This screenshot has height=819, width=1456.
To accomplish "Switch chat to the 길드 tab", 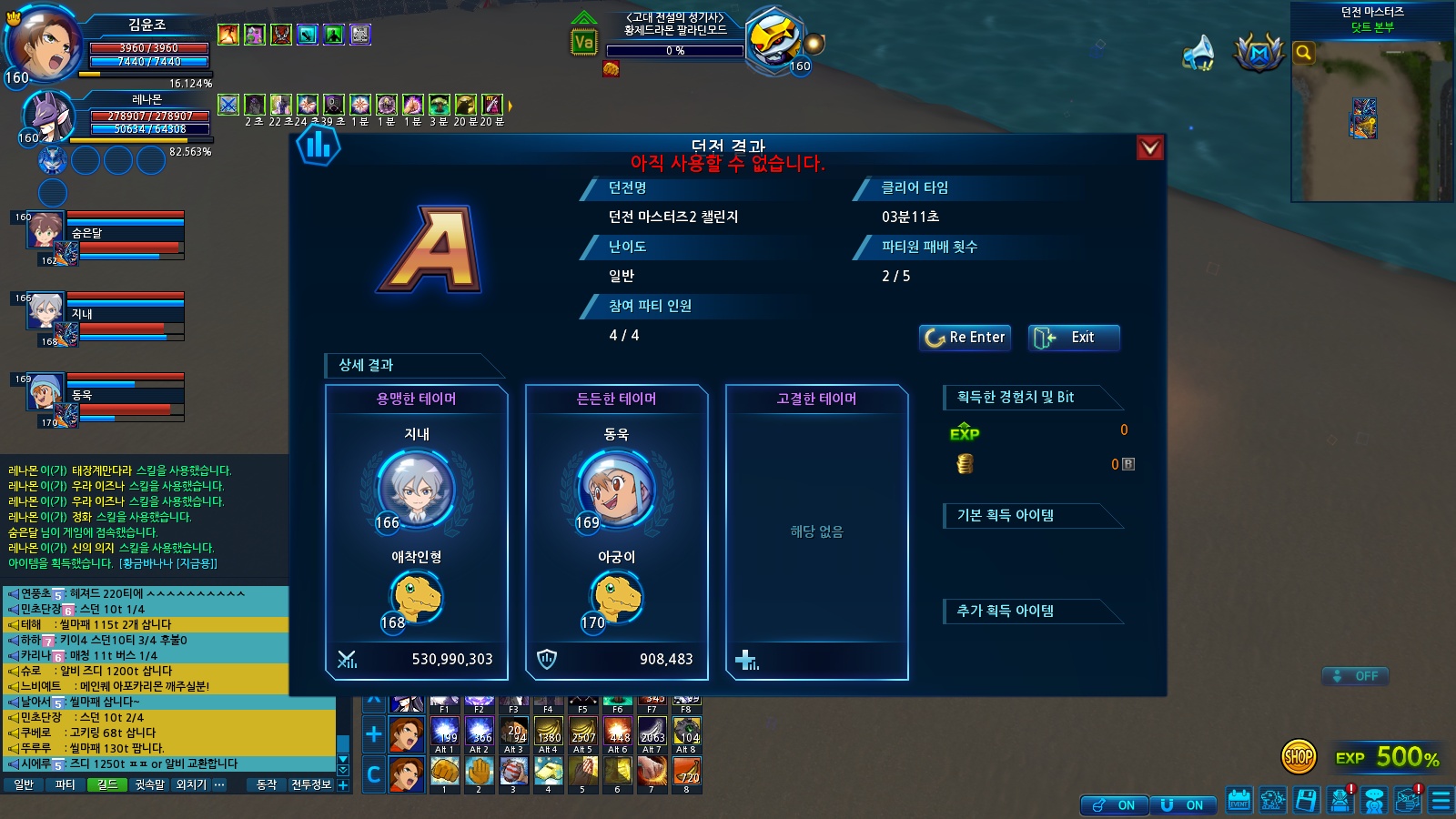I will click(107, 784).
